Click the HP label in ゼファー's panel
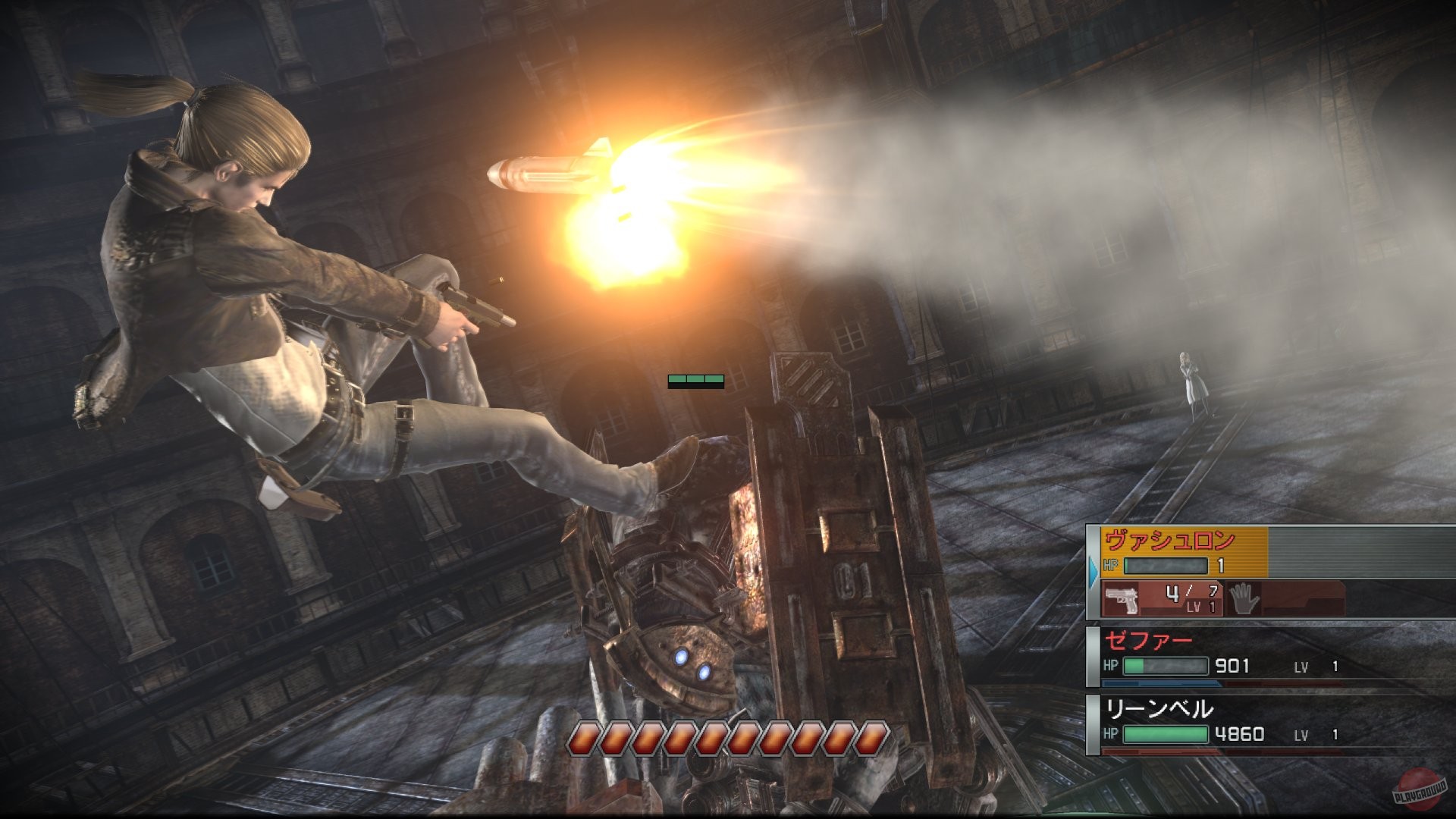This screenshot has height=819, width=1456. (1111, 664)
